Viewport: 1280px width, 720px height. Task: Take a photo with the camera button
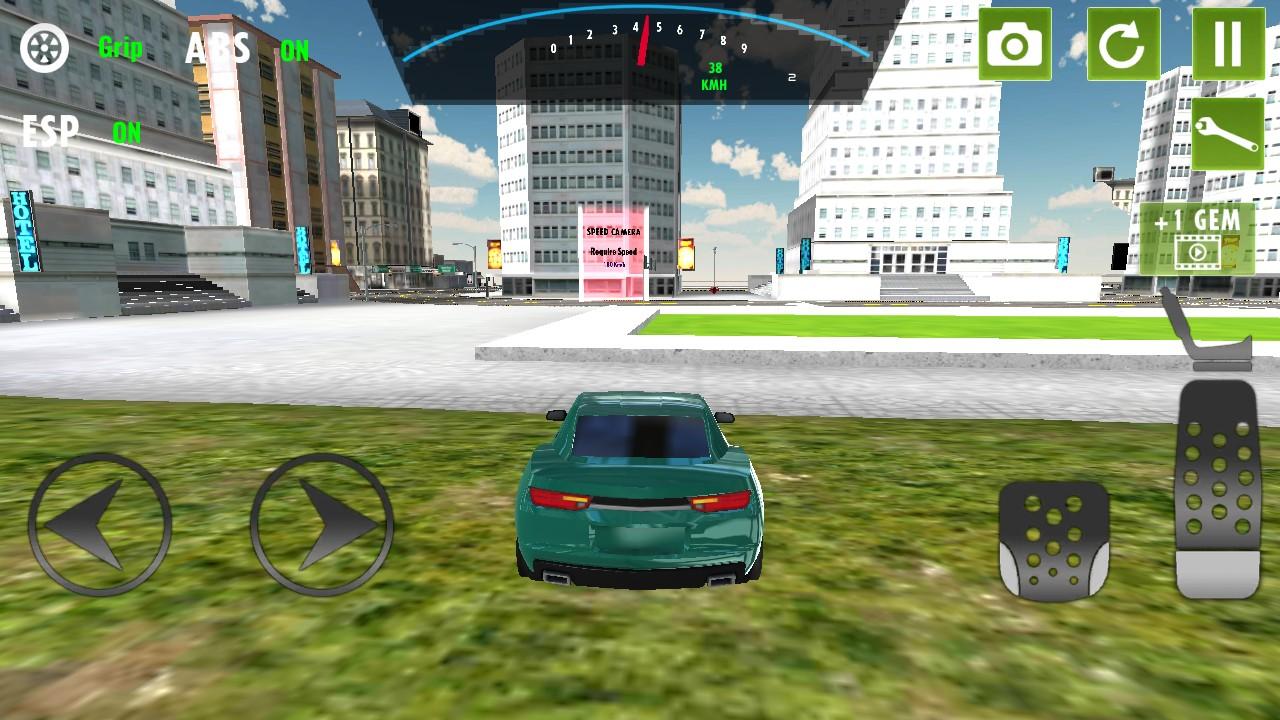(x=1015, y=45)
